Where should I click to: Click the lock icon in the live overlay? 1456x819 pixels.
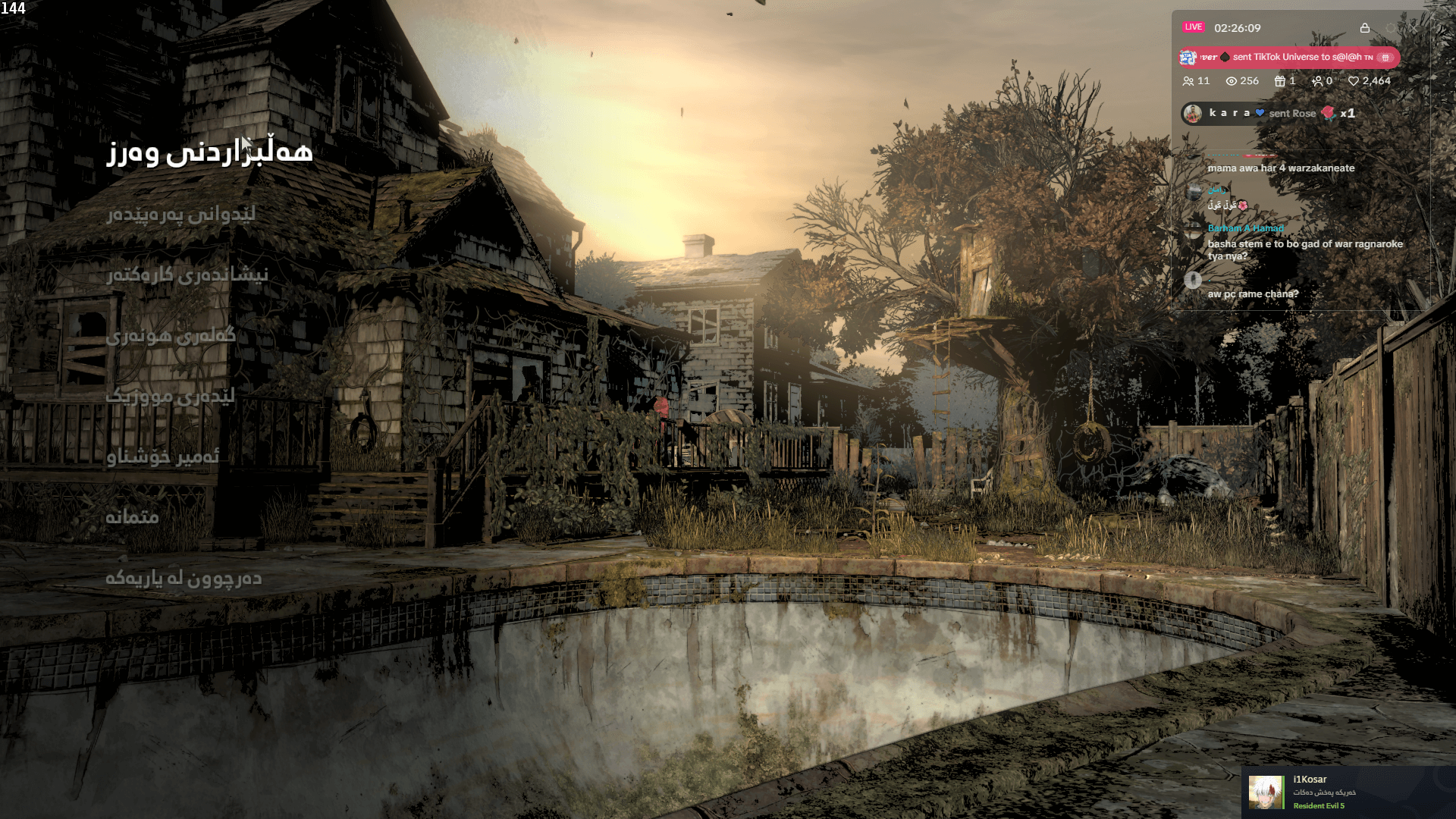pyautogui.click(x=1365, y=28)
